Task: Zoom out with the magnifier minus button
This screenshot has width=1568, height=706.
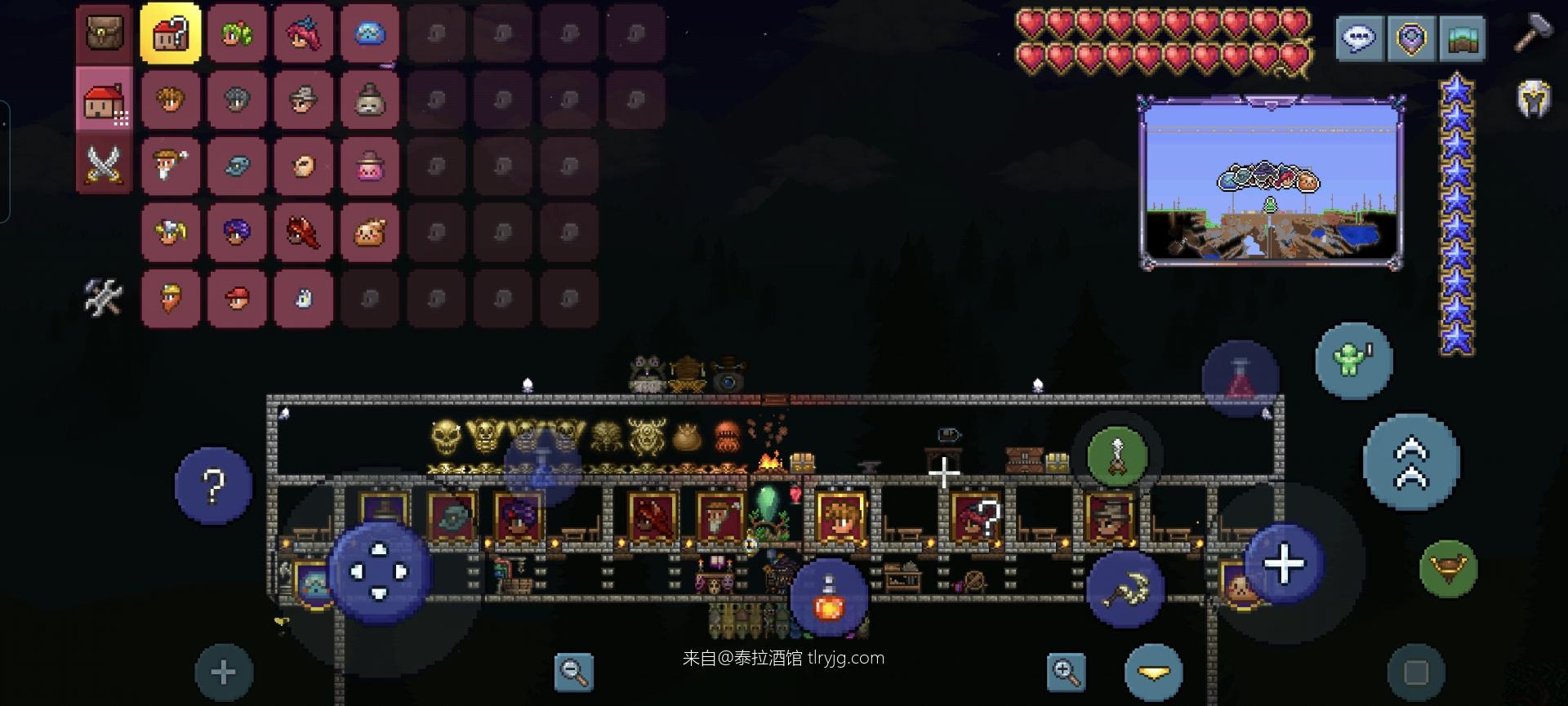Action: pyautogui.click(x=573, y=673)
